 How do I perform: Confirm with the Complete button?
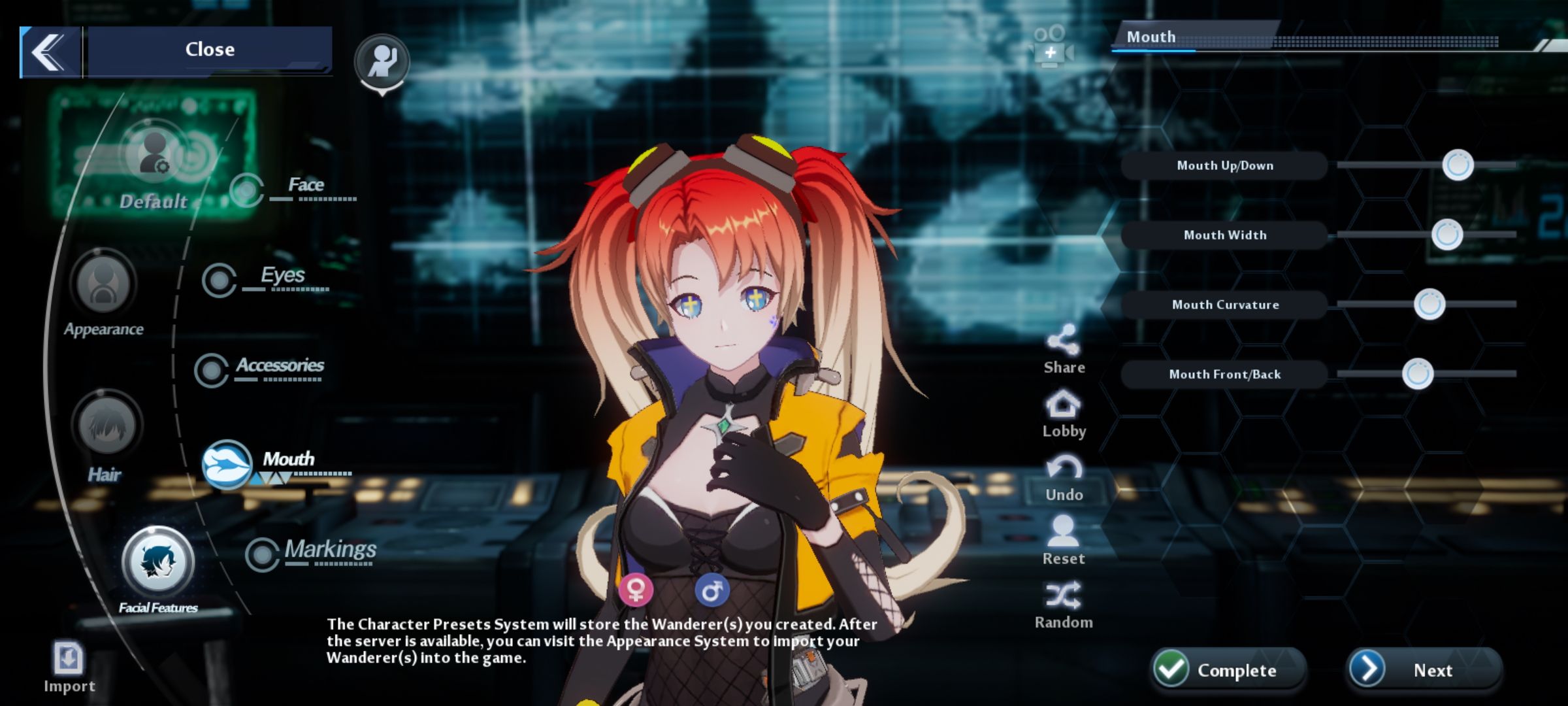1227,669
